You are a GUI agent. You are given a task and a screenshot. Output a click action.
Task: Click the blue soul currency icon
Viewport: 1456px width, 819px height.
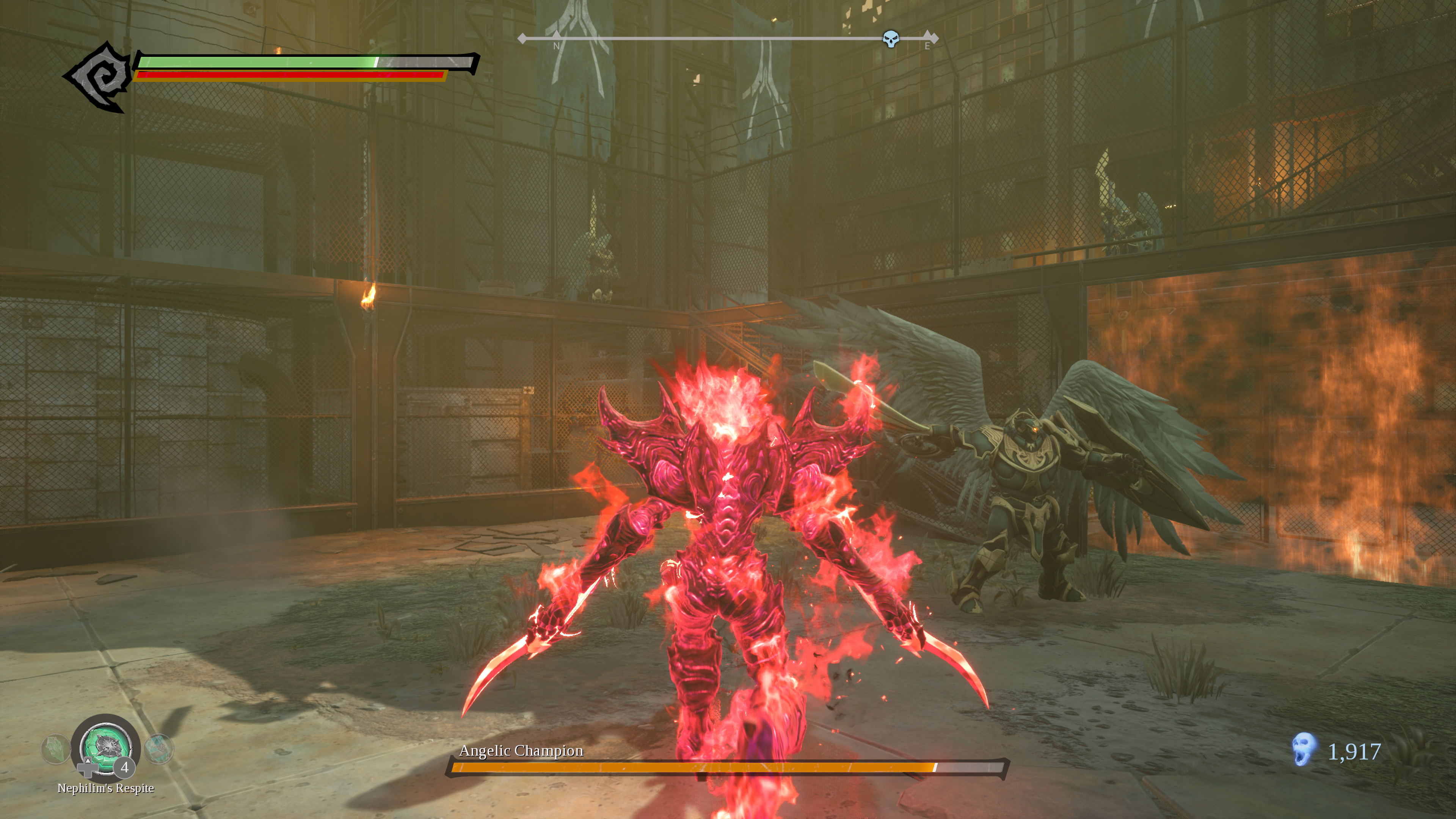click(x=1304, y=750)
